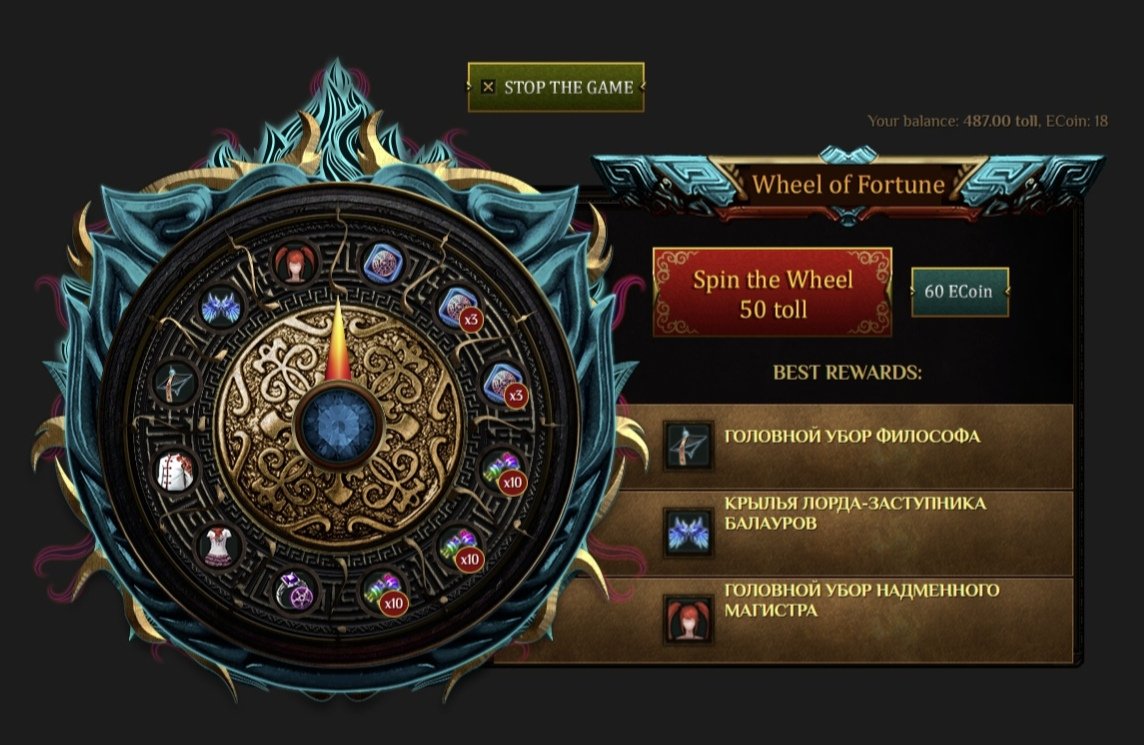Choose the 60 ECoin spin option
1144x745 pixels.
(960, 292)
